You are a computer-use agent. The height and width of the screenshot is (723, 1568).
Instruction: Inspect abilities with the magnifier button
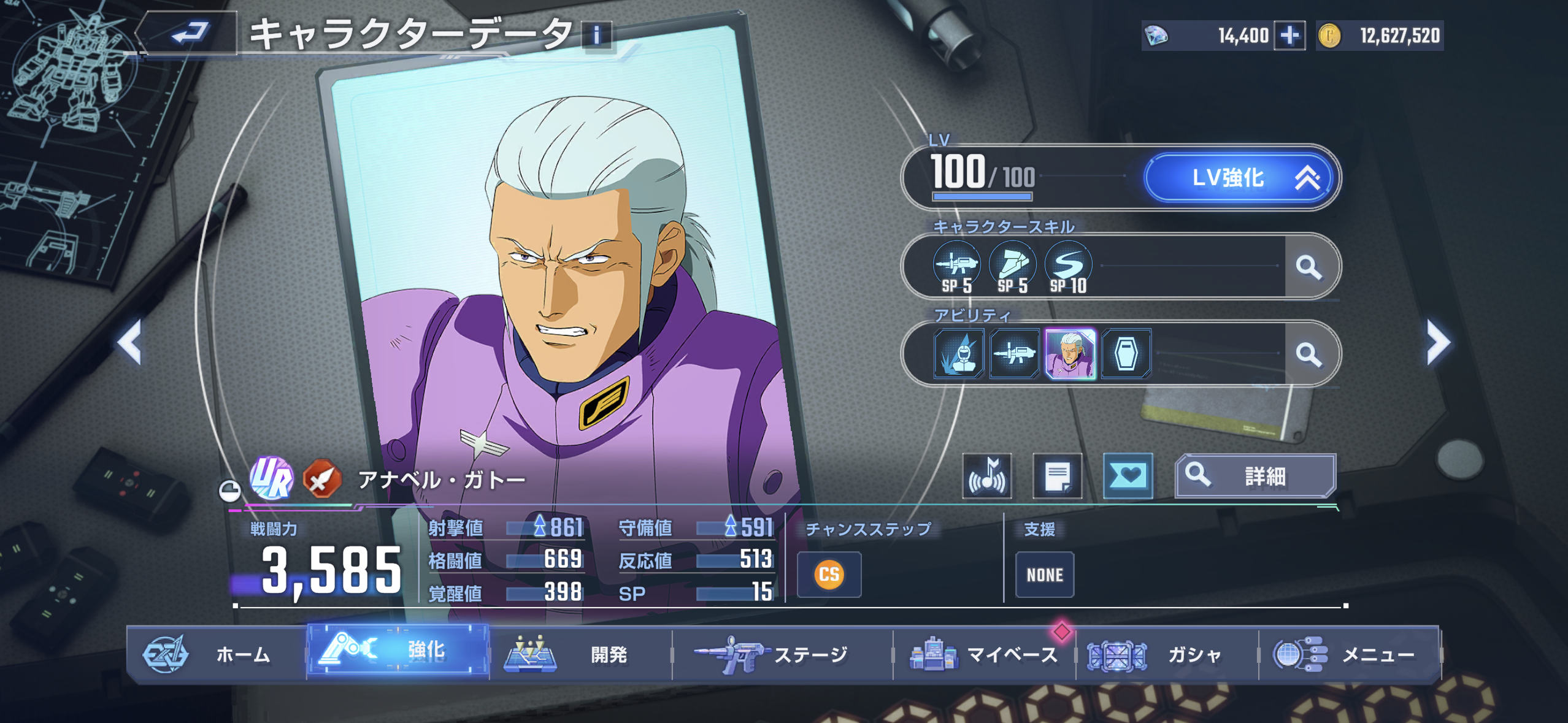[x=1309, y=354]
